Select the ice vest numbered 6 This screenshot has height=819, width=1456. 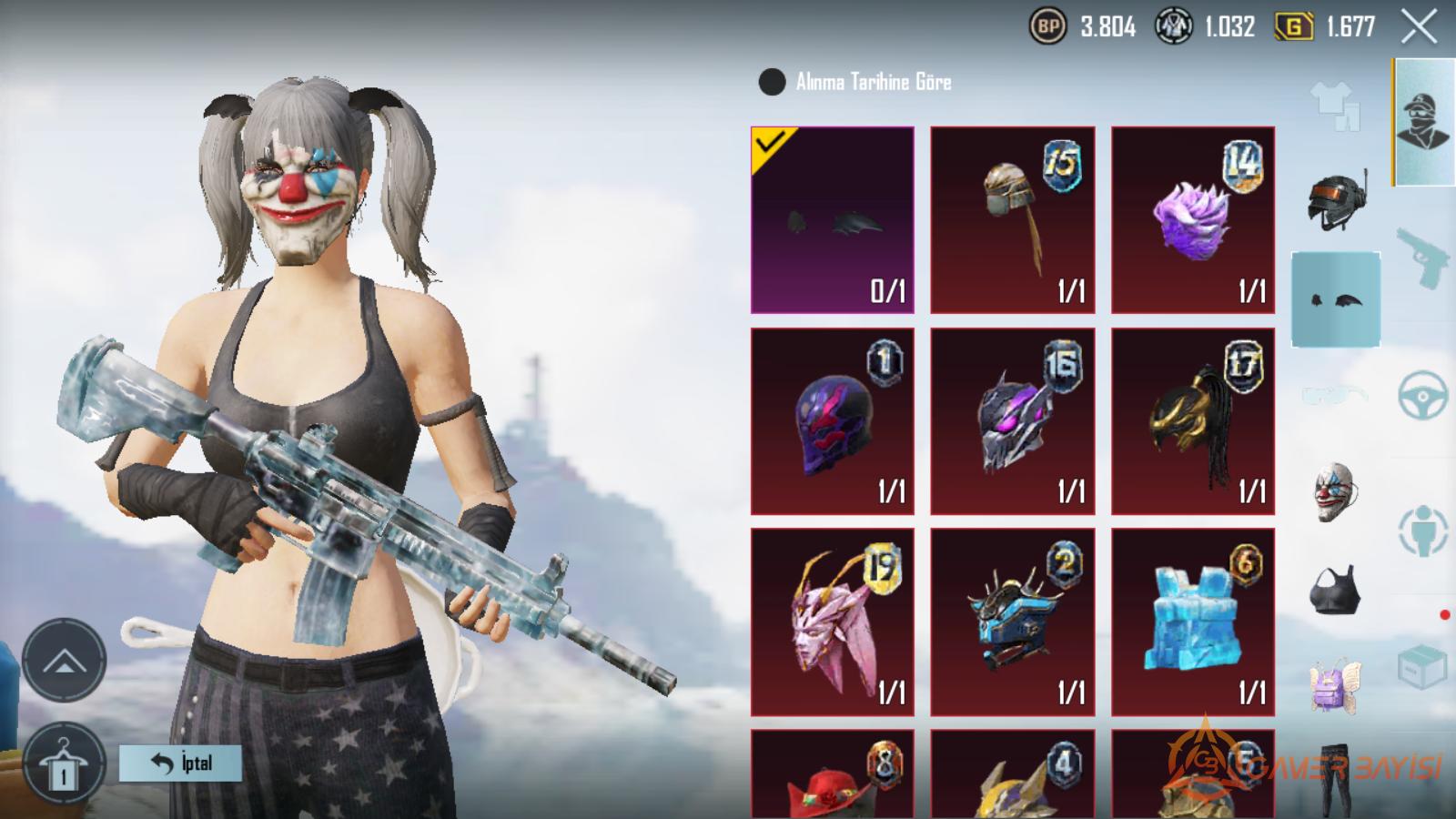click(x=1192, y=622)
